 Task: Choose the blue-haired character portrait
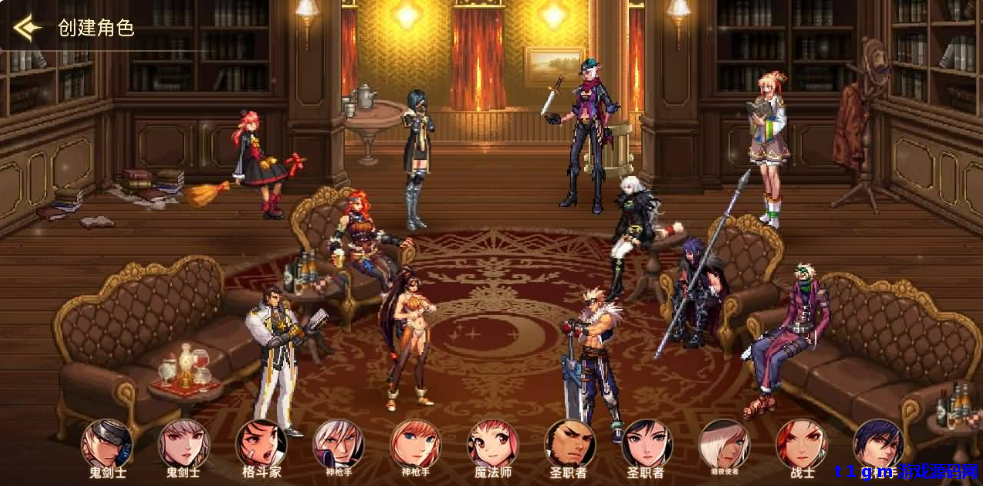tap(878, 443)
